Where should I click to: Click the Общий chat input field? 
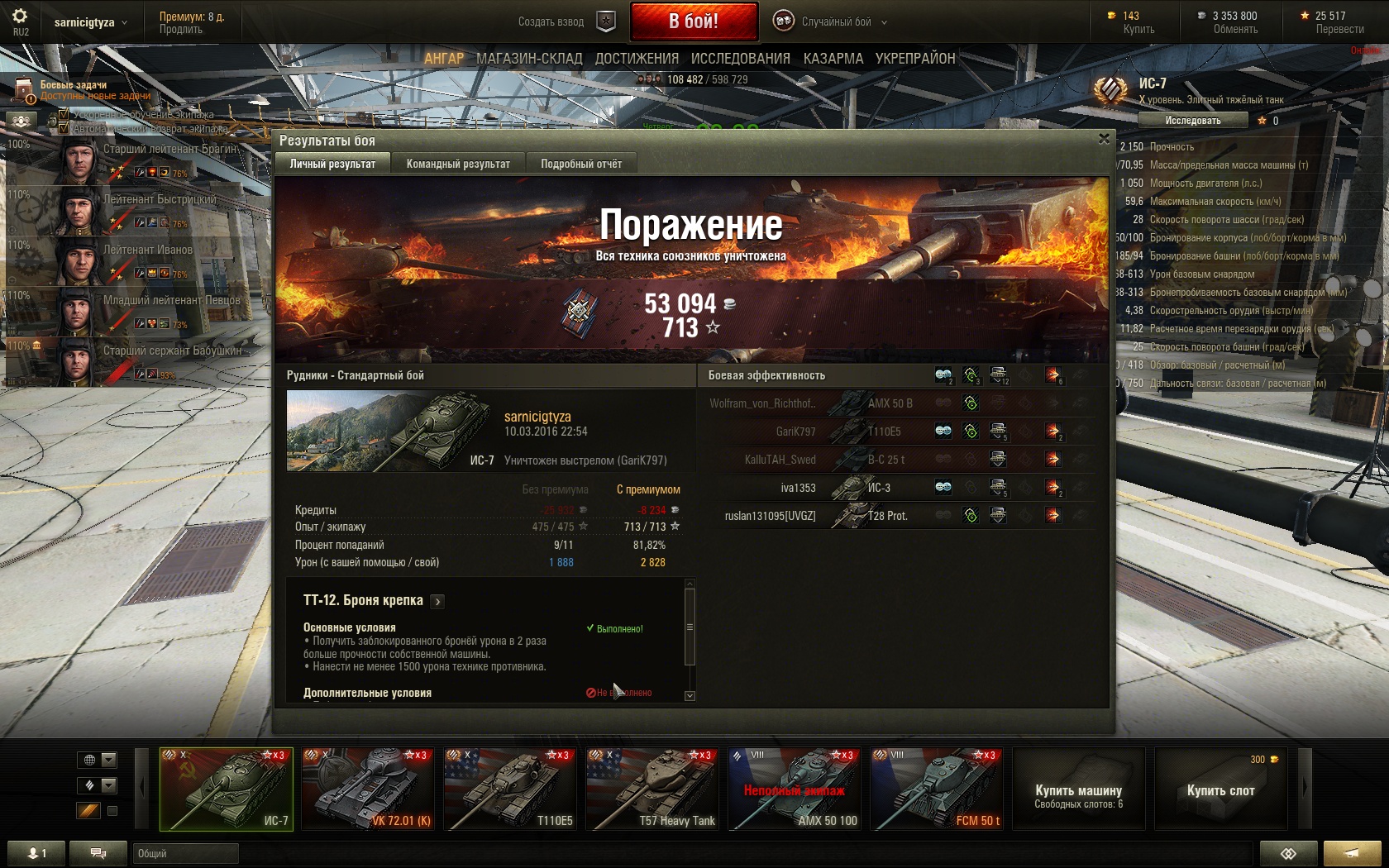185,853
